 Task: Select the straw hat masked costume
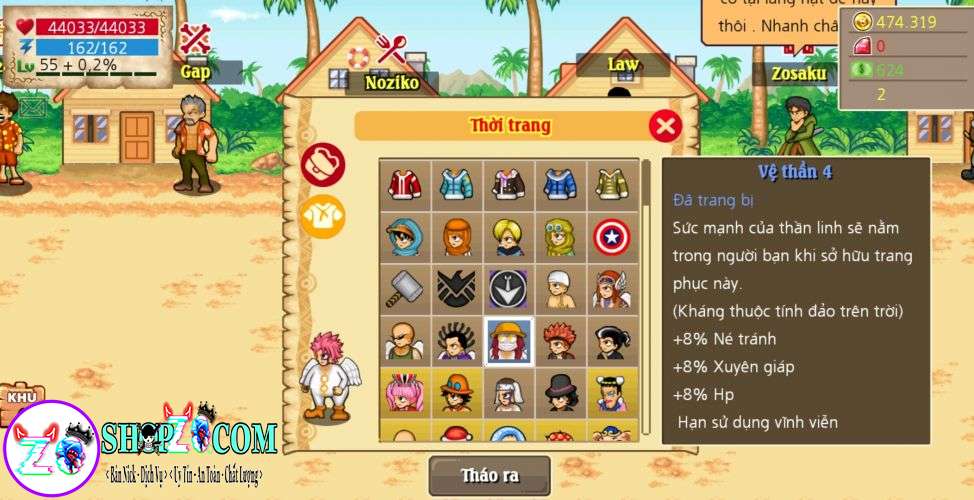pos(508,342)
